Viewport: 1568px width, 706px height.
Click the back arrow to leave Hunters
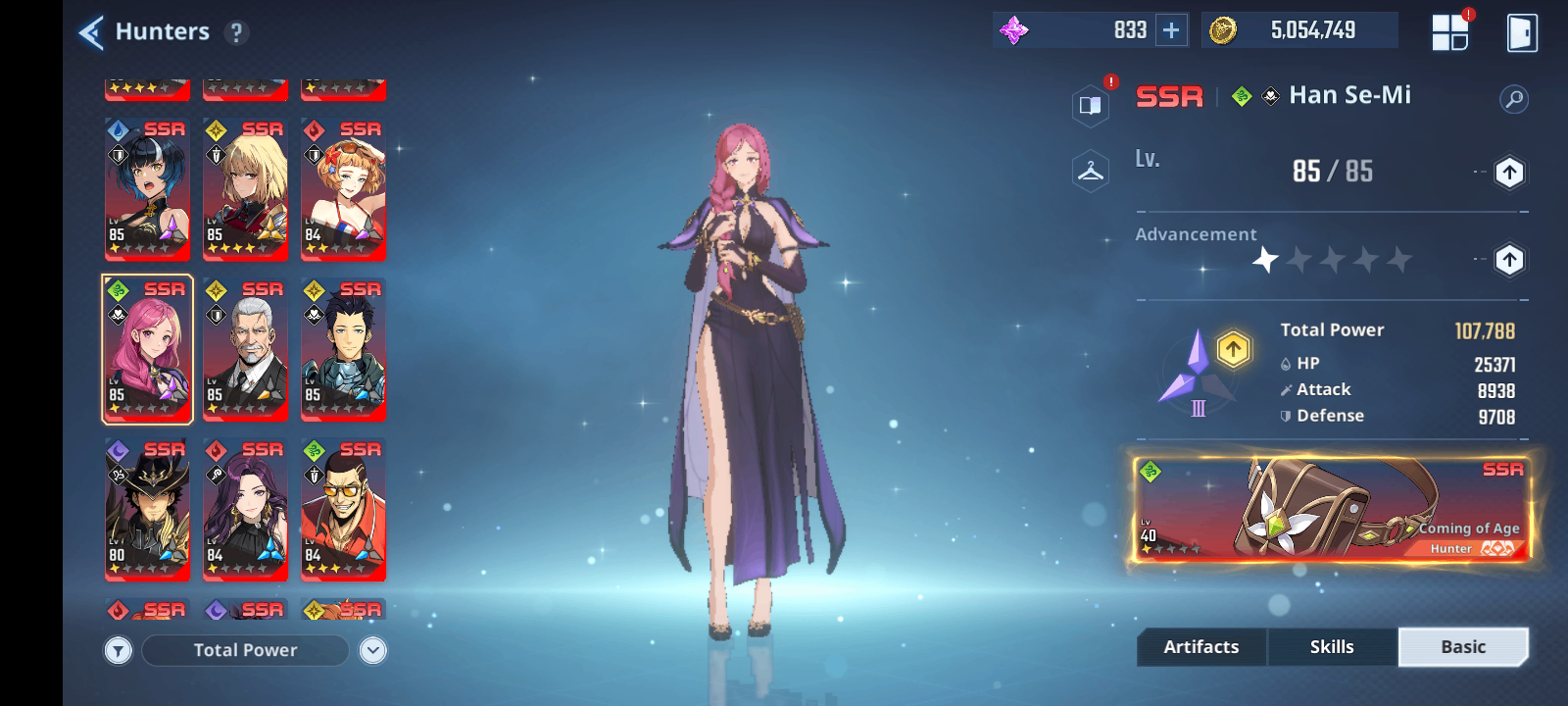point(89,30)
